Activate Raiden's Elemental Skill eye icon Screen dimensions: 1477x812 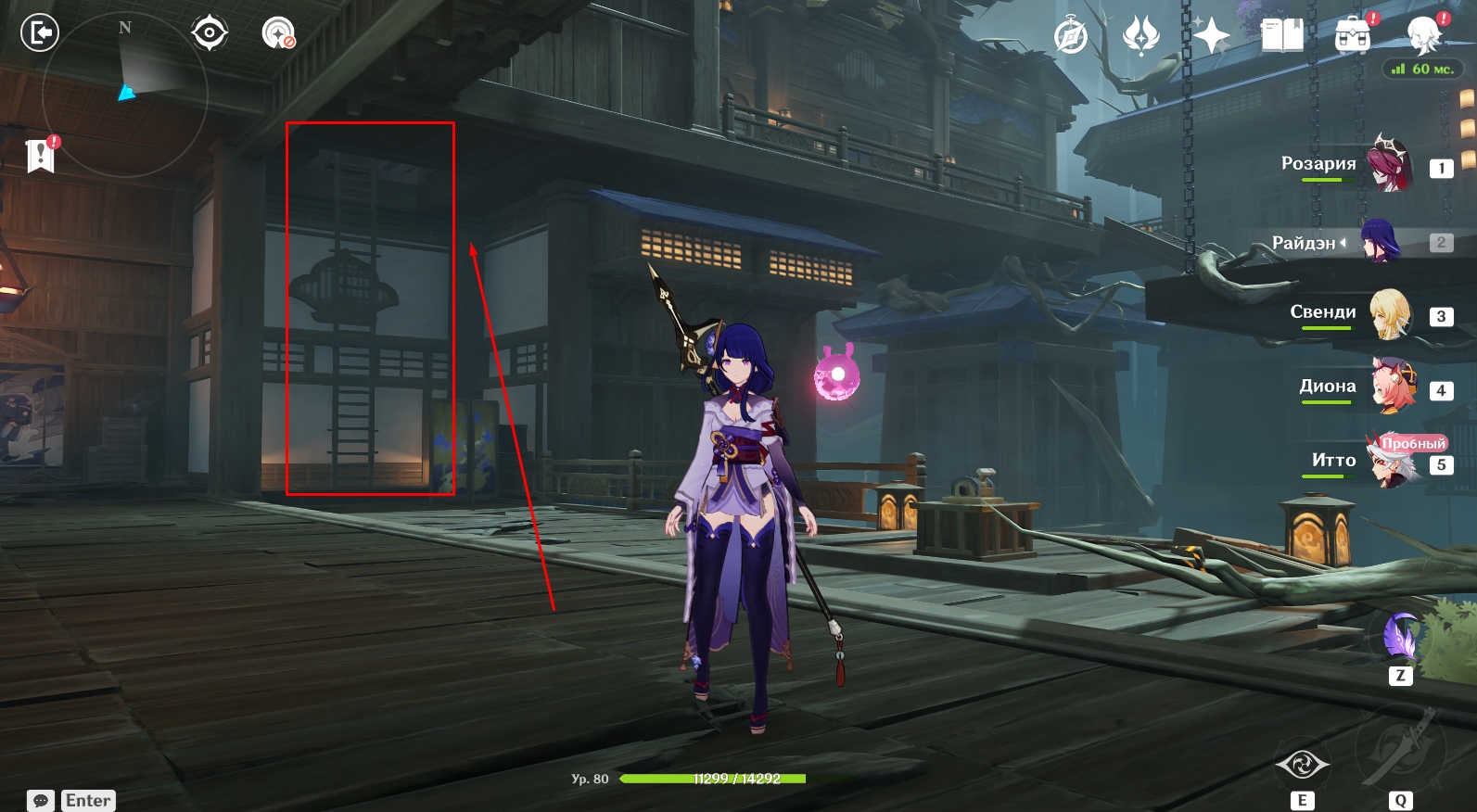tap(1302, 766)
